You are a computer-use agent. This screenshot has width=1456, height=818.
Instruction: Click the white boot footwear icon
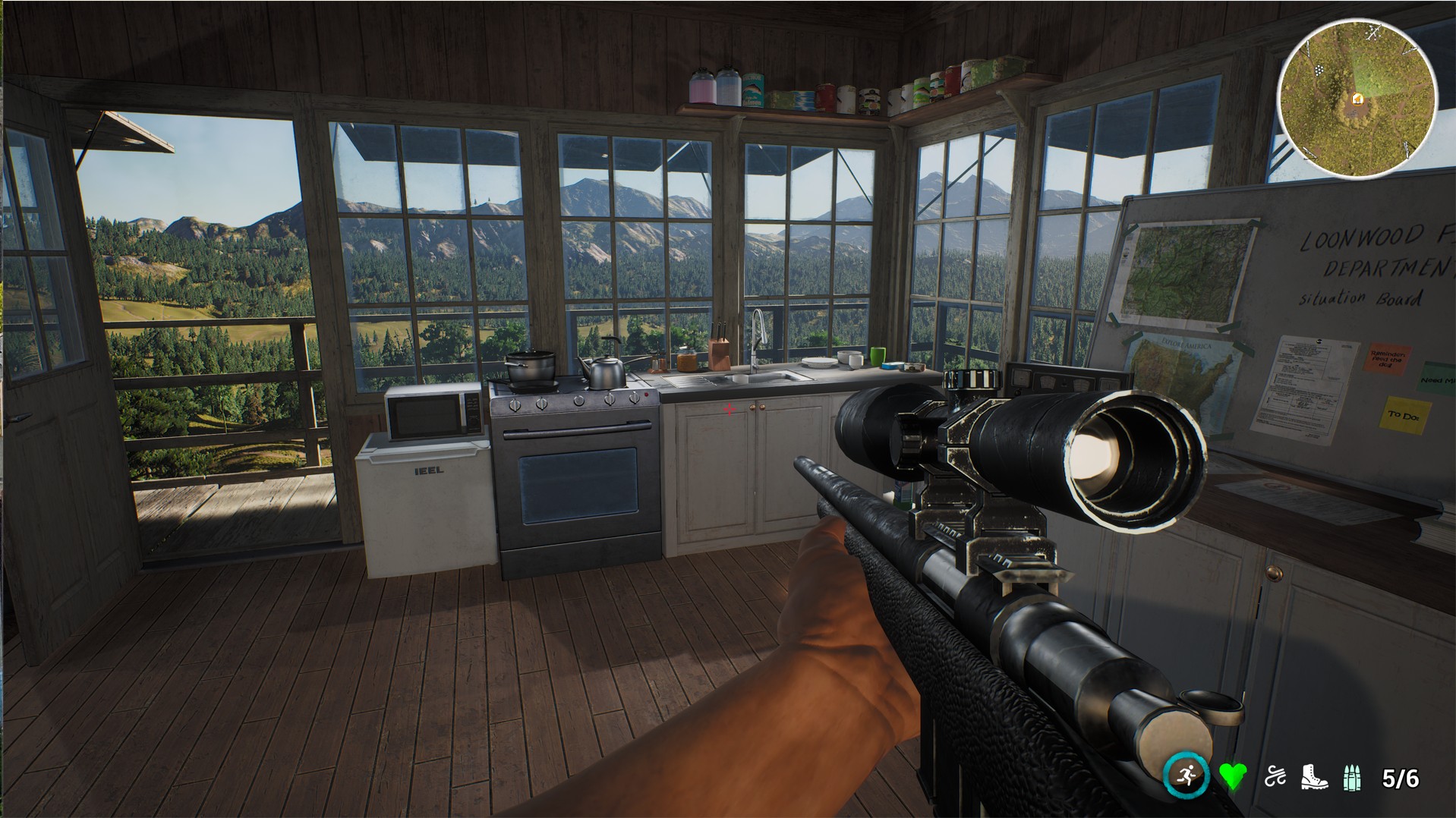pyautogui.click(x=1314, y=777)
